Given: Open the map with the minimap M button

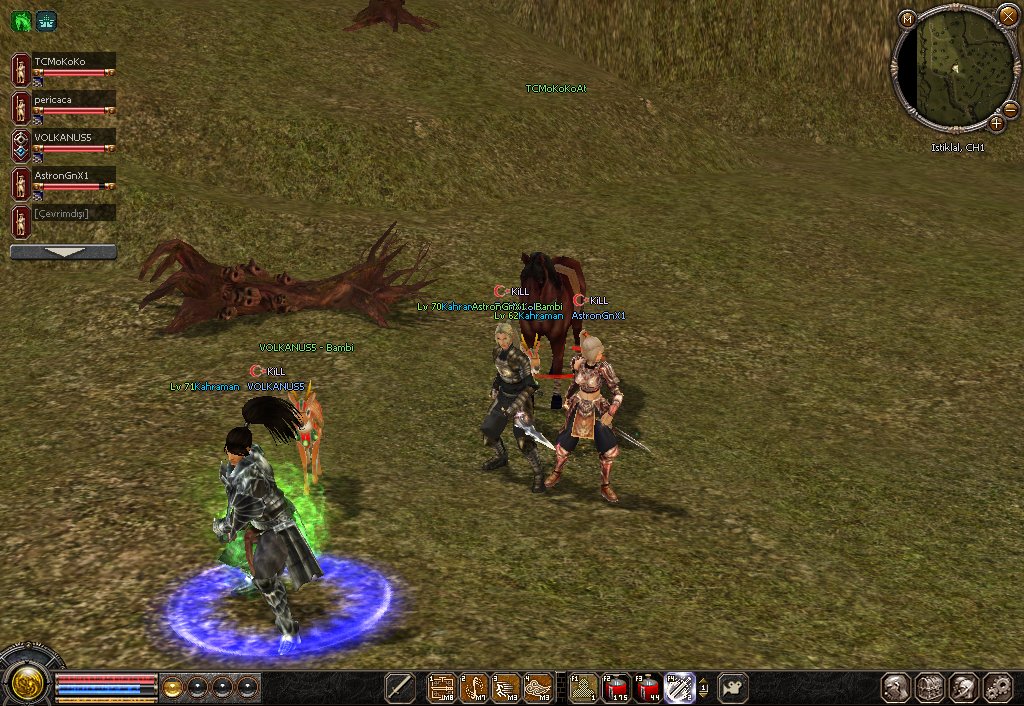Looking at the screenshot, I should (907, 19).
